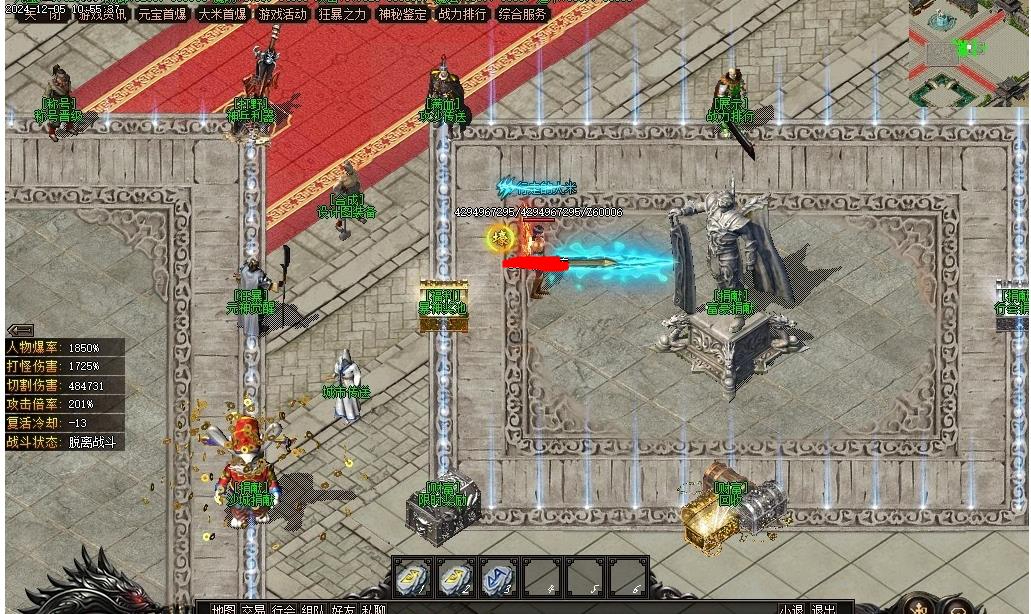Activate the blue rune in hotbar slot 3

click(x=498, y=577)
